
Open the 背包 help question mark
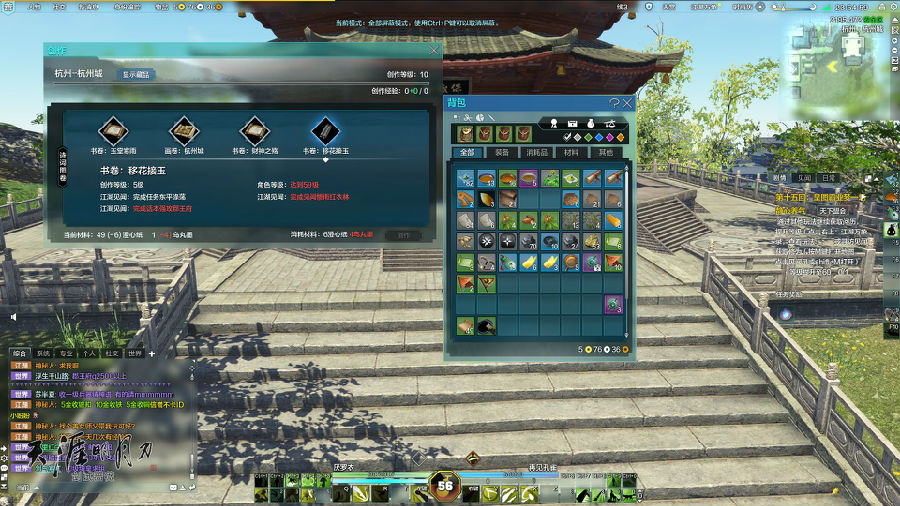click(x=614, y=103)
